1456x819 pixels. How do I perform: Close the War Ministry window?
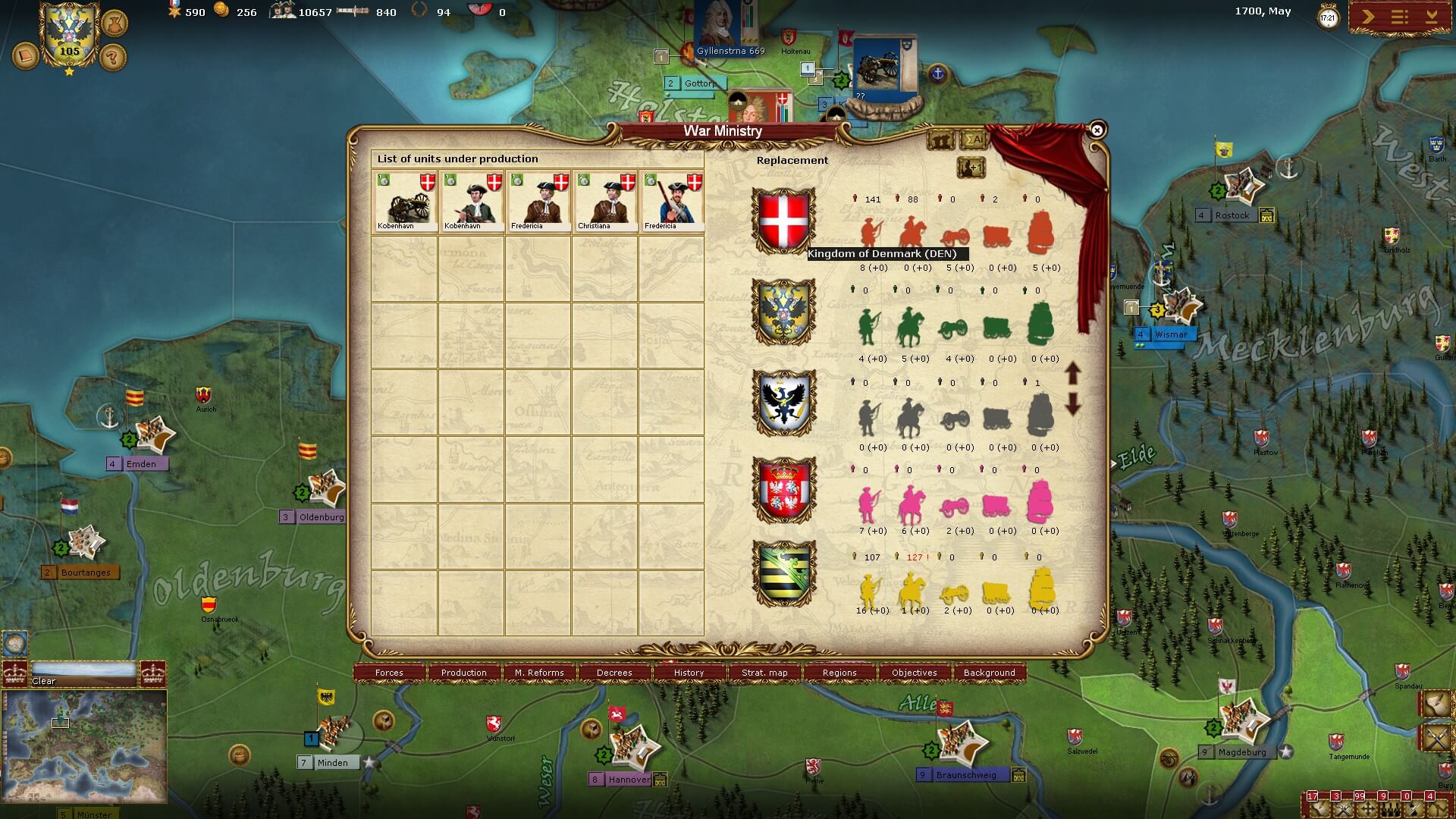[1097, 130]
